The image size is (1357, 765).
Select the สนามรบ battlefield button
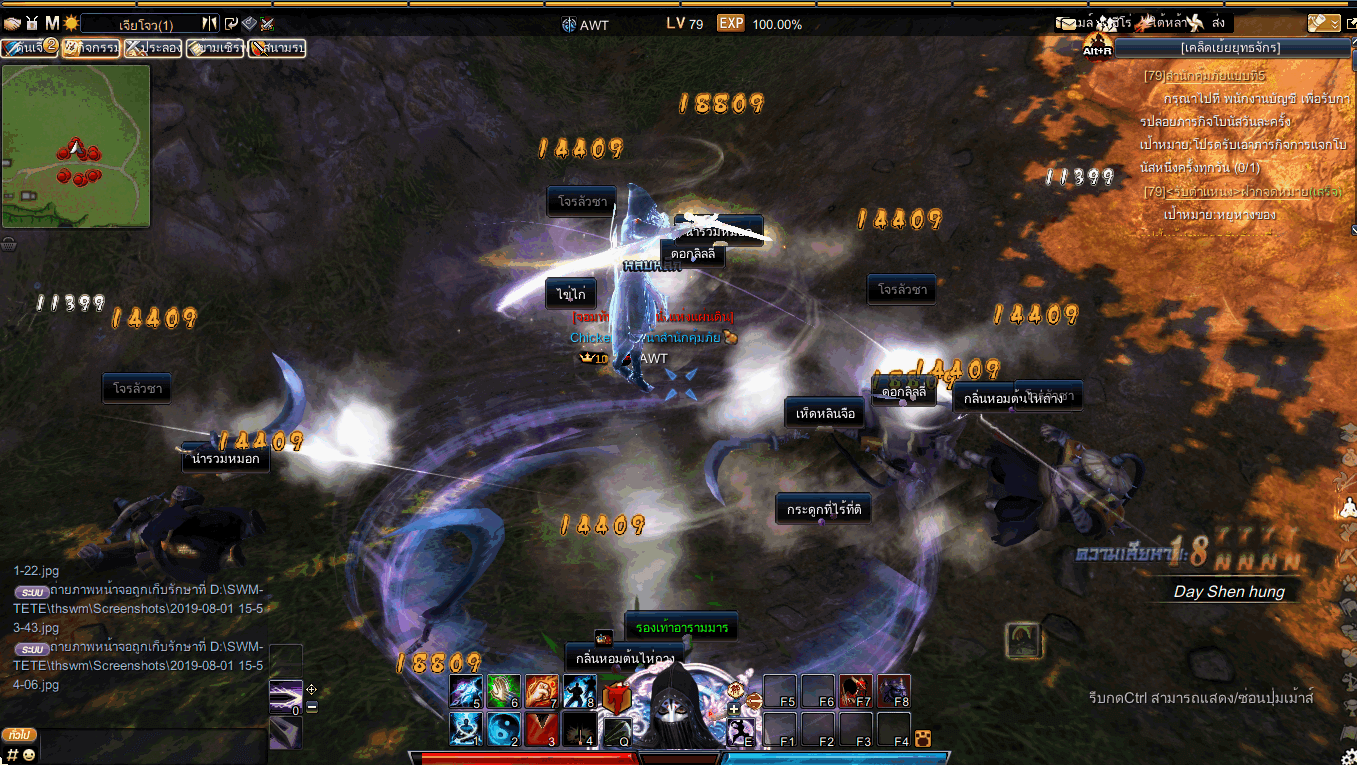tap(276, 47)
